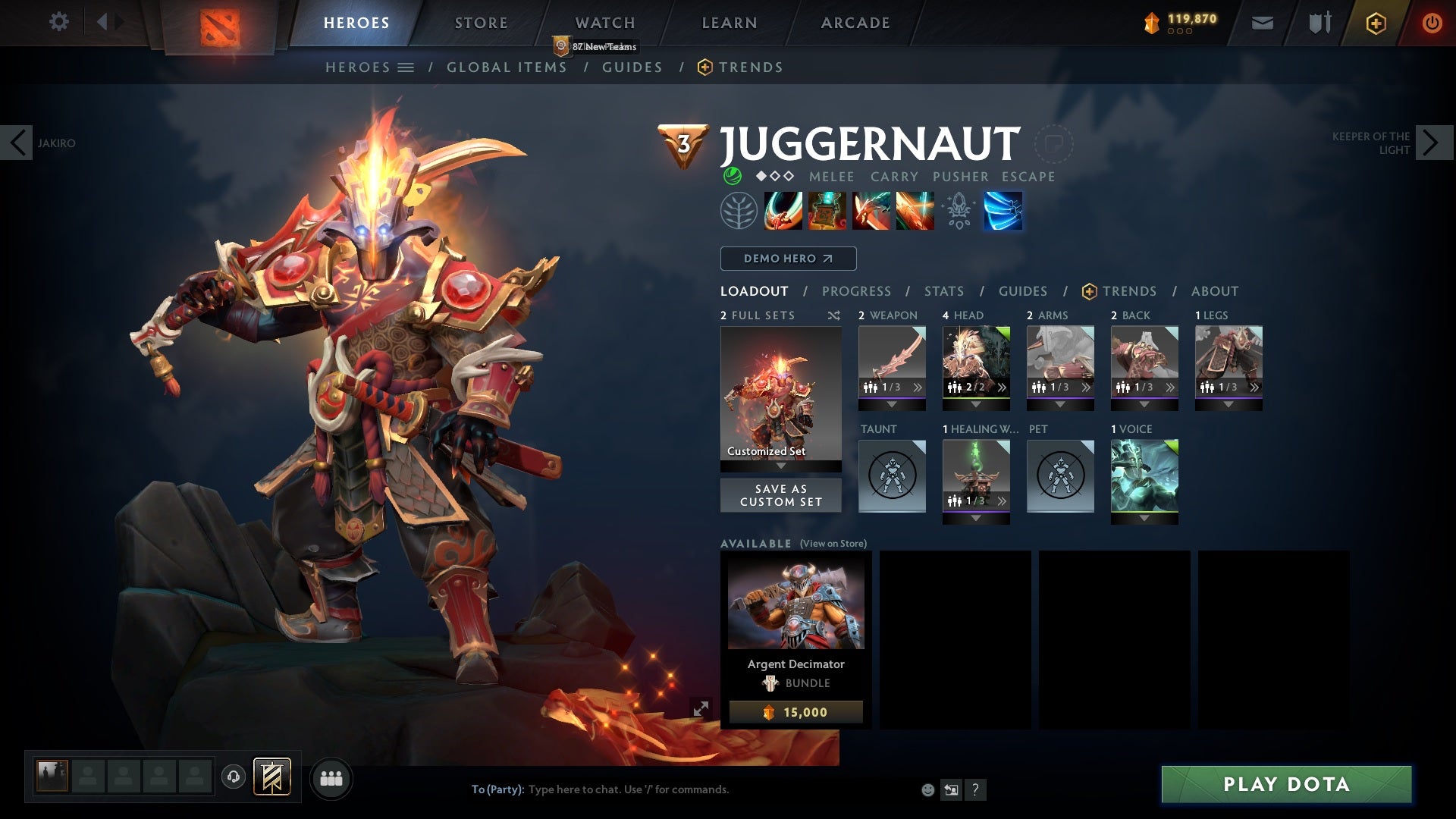
Task: Open the Aghanim's Scepter upgrade icon
Action: click(959, 211)
